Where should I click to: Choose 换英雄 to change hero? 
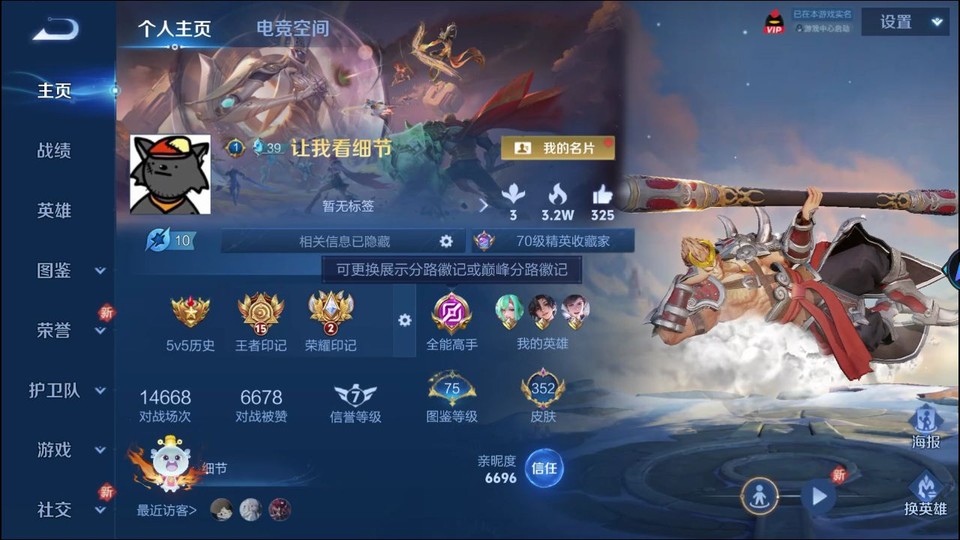coord(925,494)
